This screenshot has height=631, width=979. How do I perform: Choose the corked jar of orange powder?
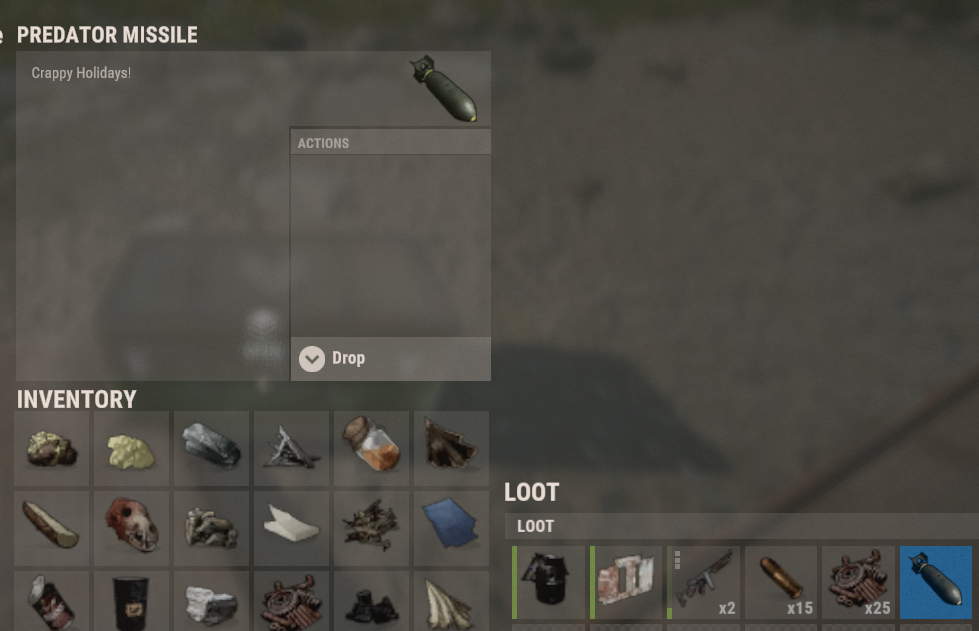coord(372,449)
